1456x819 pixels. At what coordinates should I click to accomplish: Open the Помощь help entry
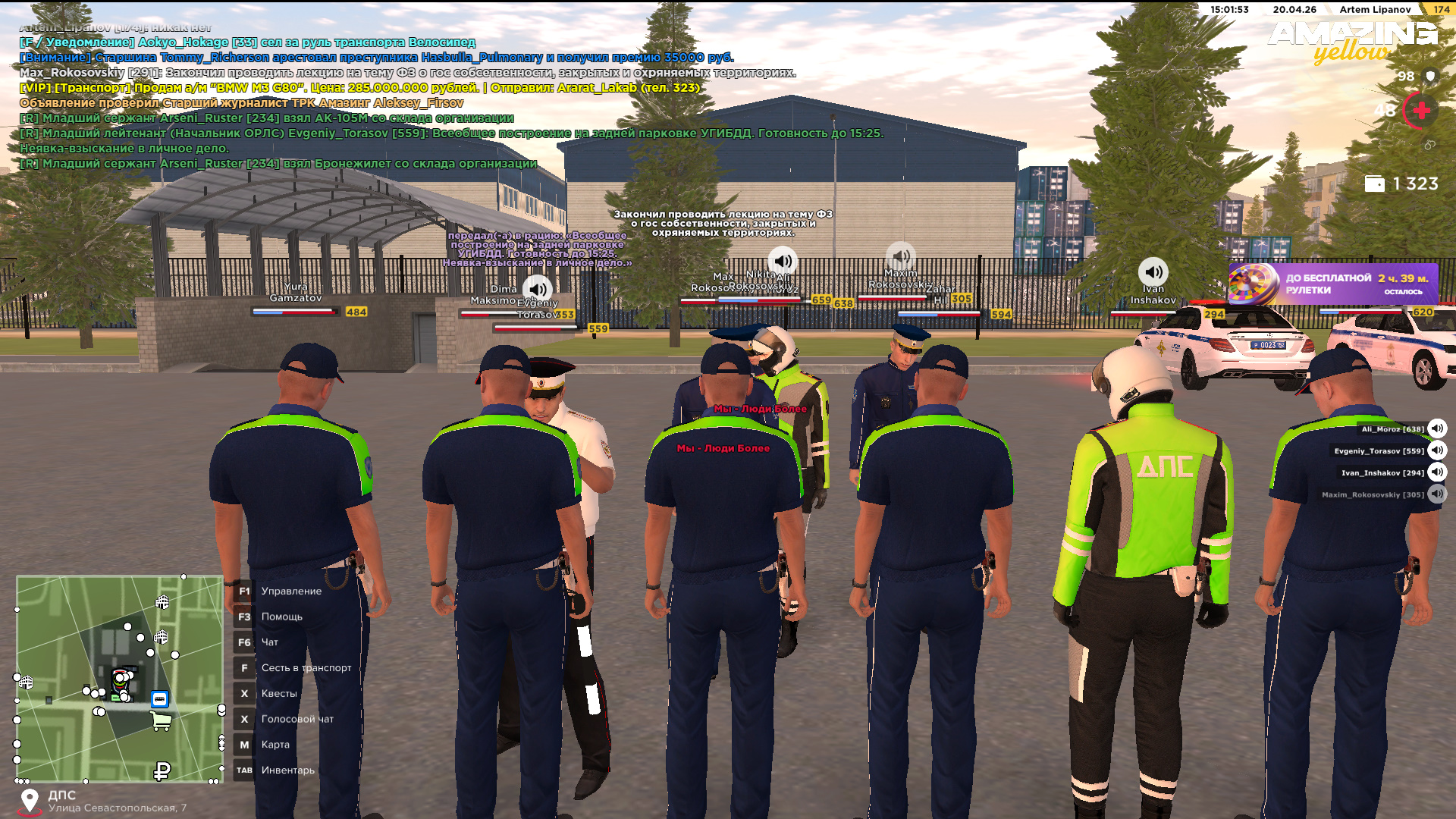pos(281,617)
